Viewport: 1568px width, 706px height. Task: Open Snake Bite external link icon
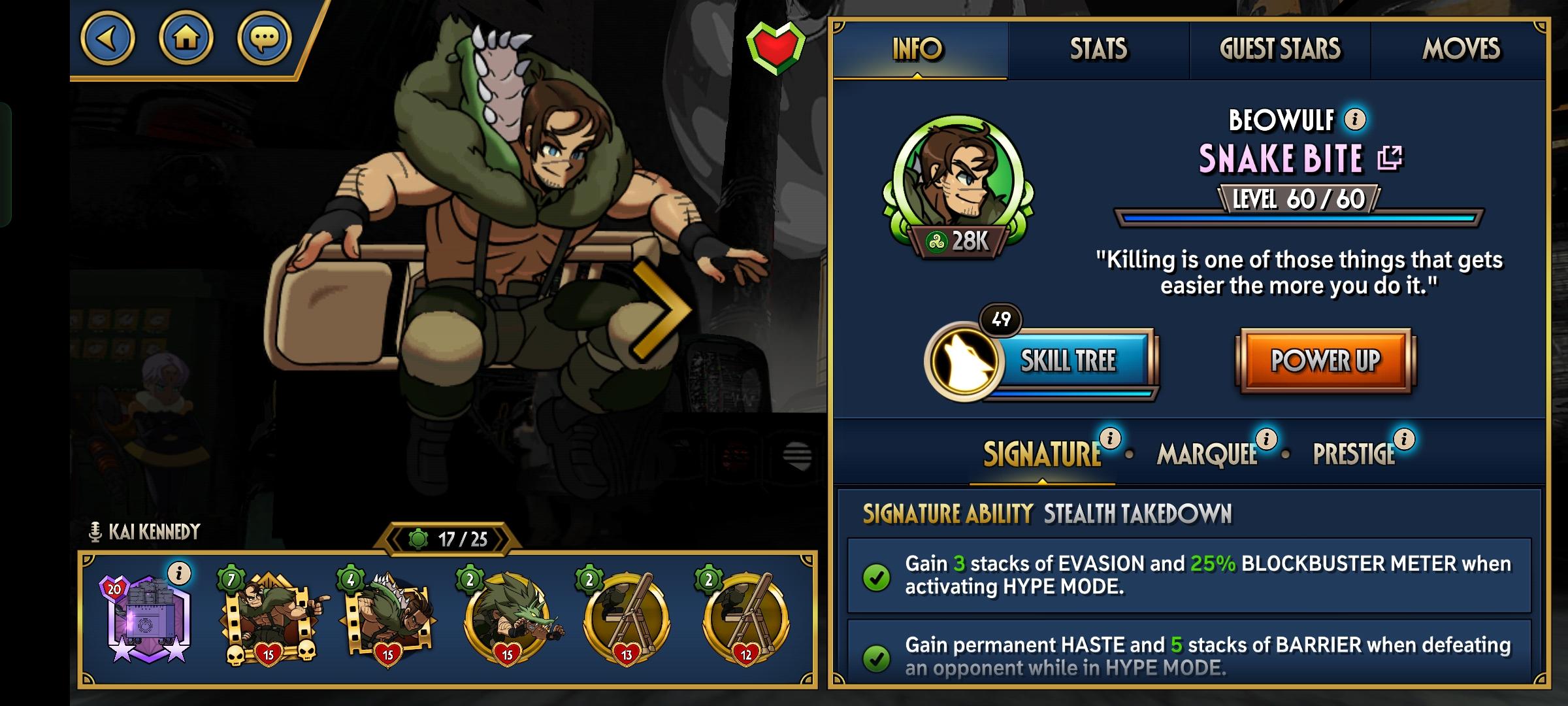(x=1390, y=158)
